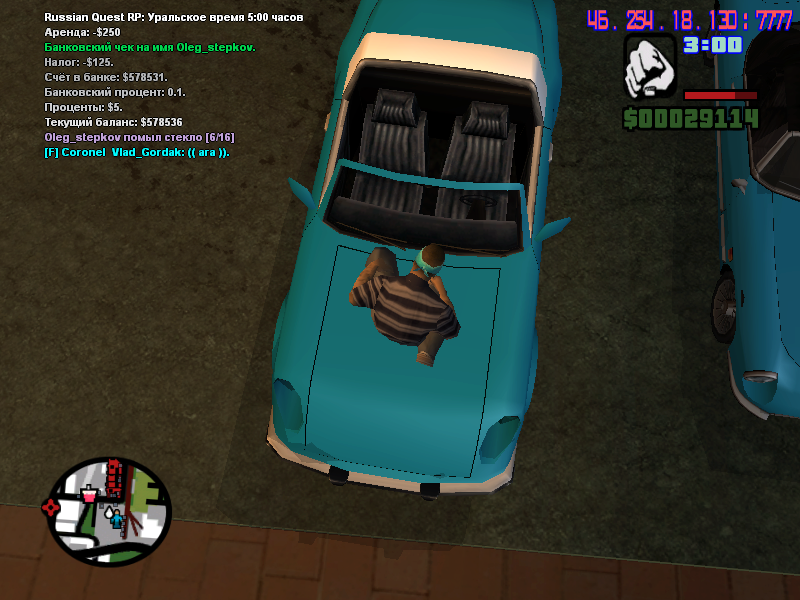Click the fist weapon icon
The width and height of the screenshot is (800, 600).
tap(648, 69)
